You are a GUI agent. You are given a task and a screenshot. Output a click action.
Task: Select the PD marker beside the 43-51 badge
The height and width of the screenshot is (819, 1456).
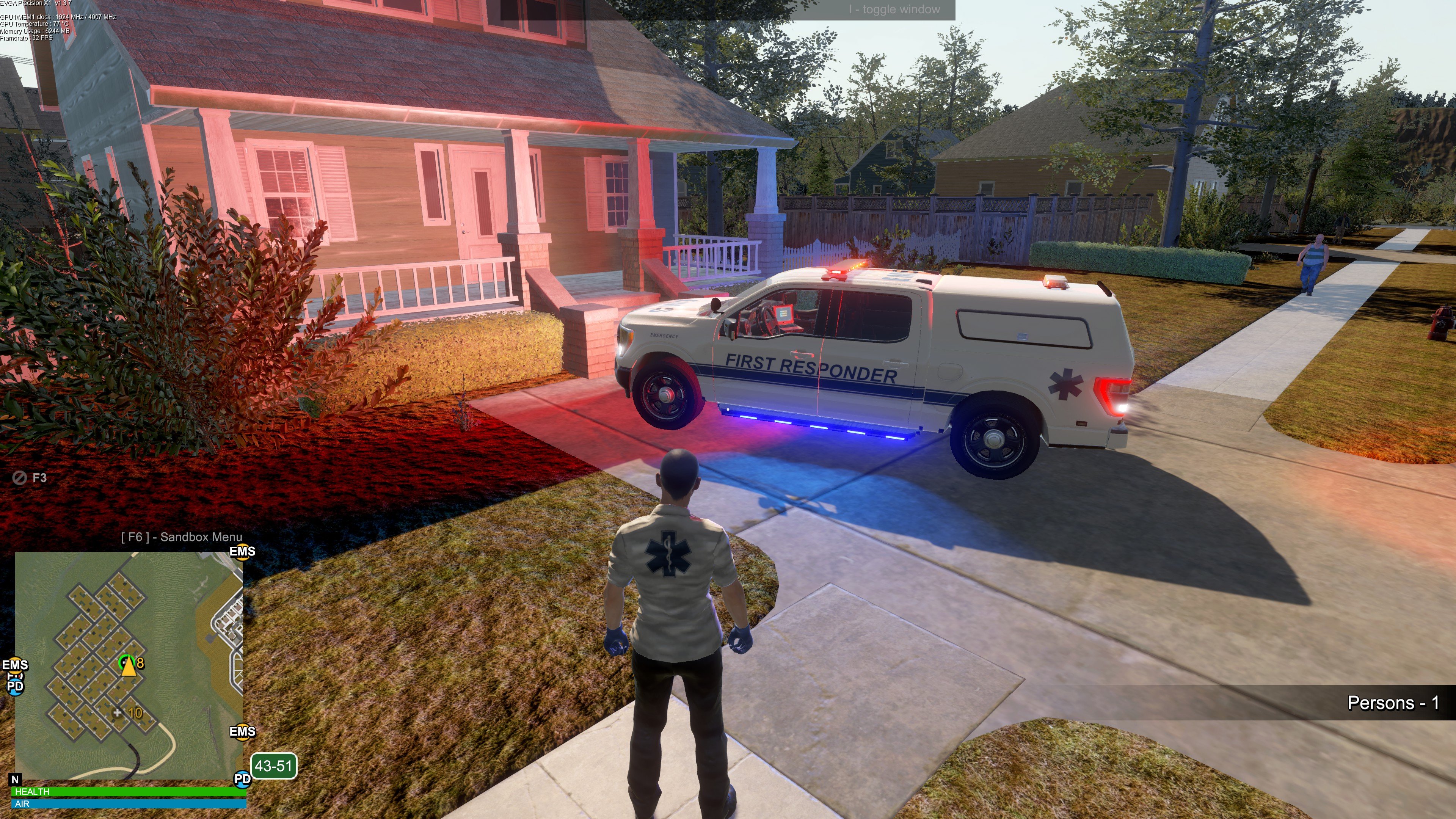click(242, 779)
